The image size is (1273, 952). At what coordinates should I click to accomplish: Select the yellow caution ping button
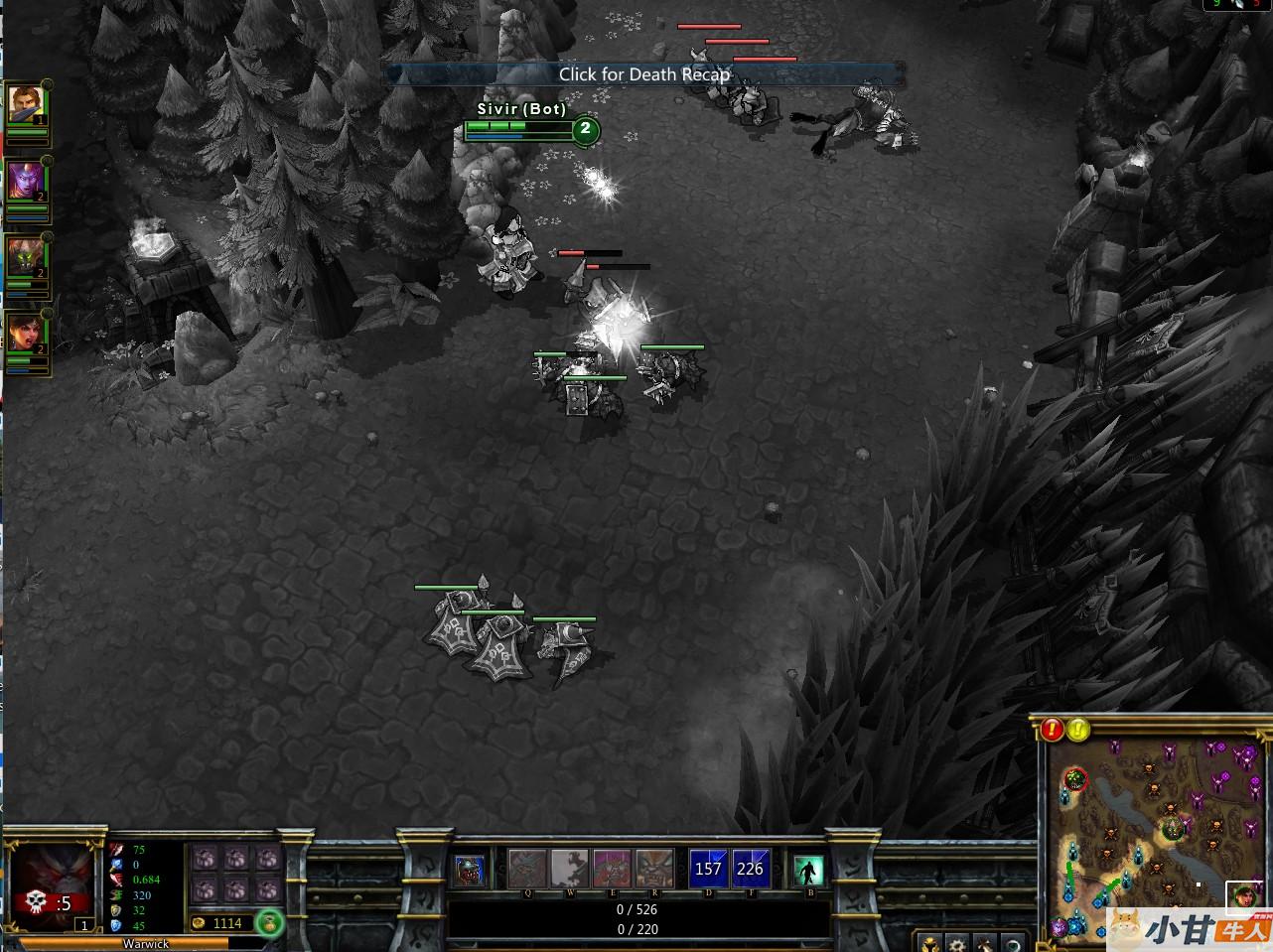click(1077, 731)
